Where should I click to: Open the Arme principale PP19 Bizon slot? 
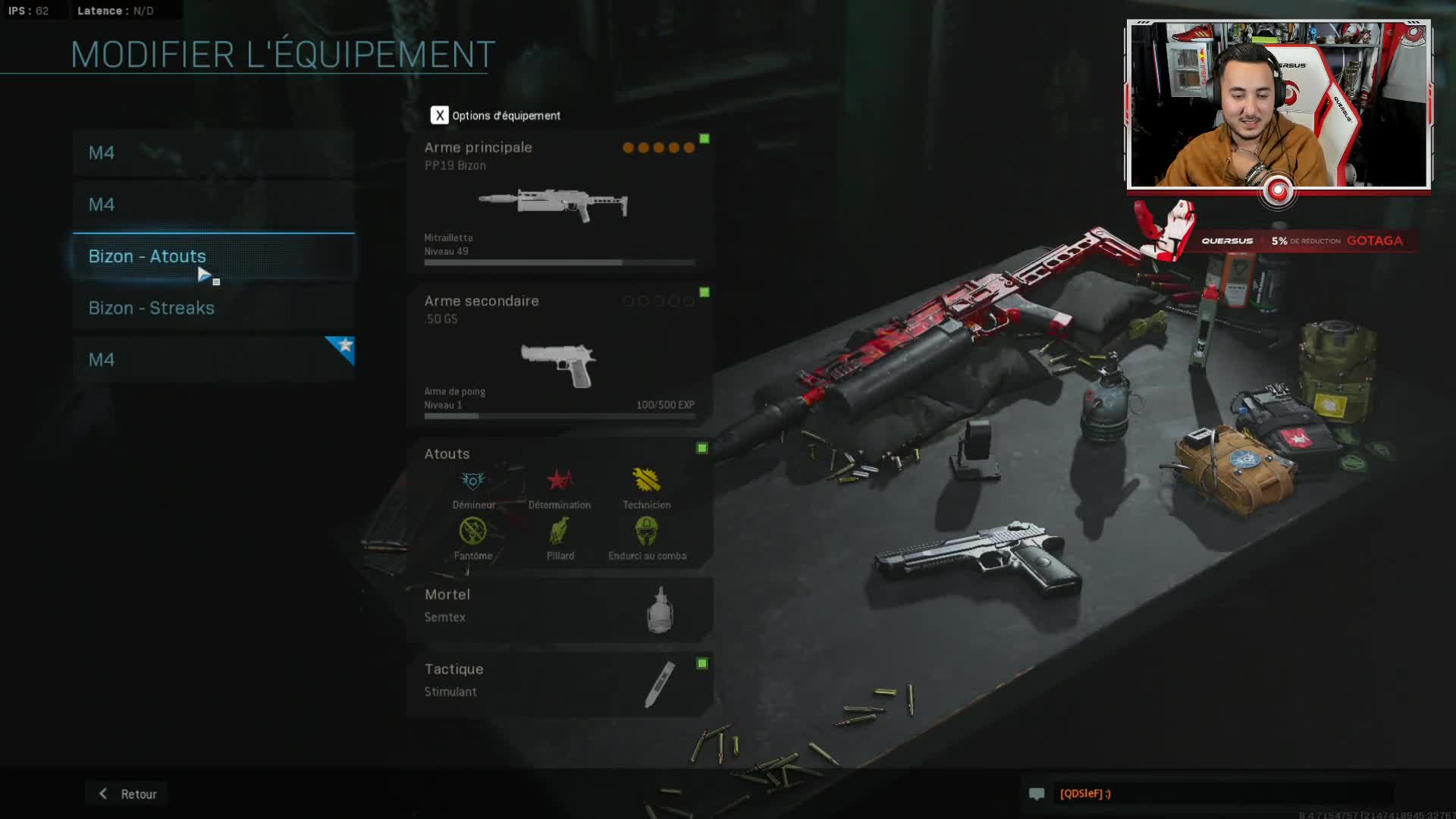click(x=560, y=202)
